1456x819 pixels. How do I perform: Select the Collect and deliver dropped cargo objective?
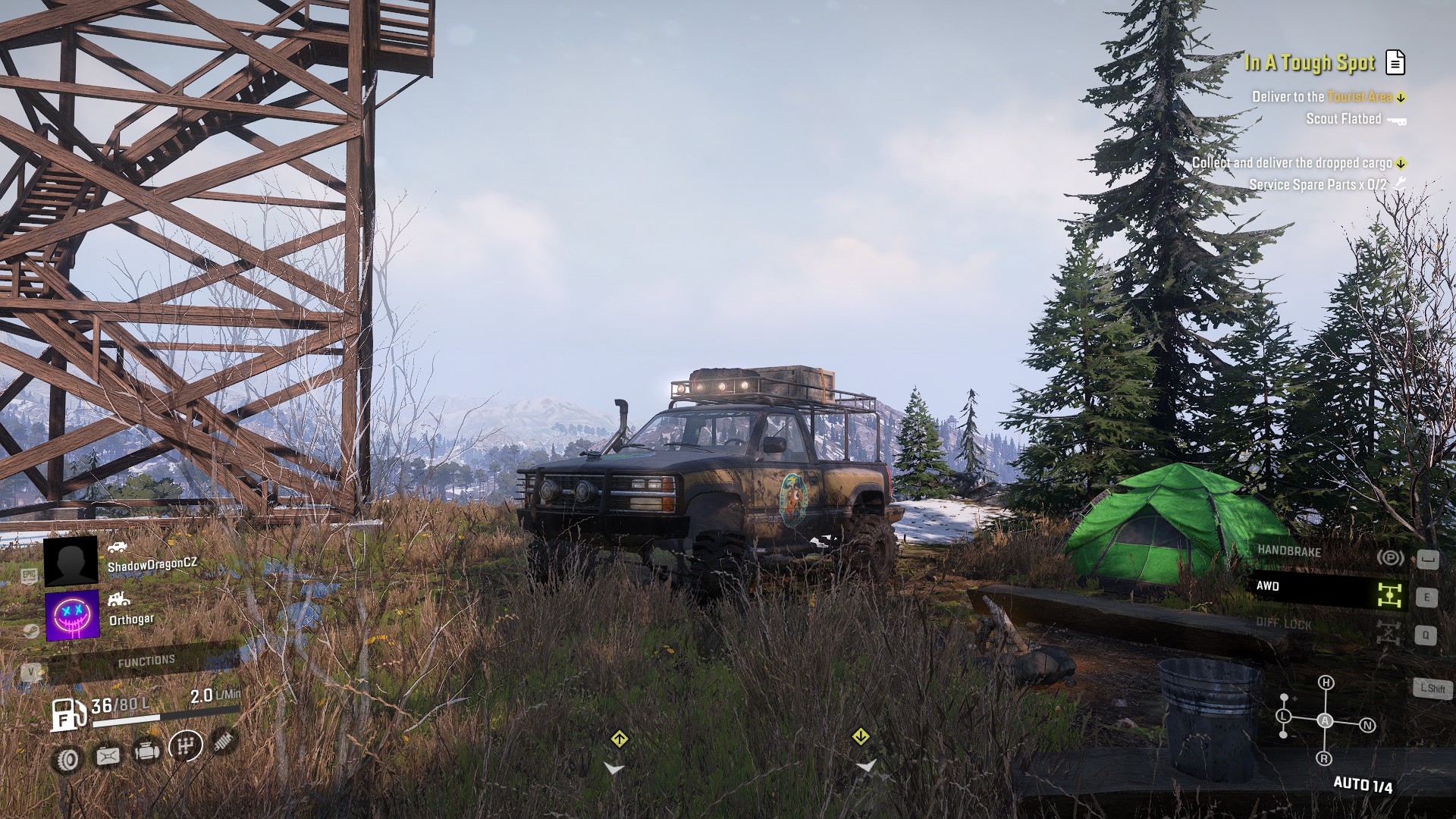1291,163
